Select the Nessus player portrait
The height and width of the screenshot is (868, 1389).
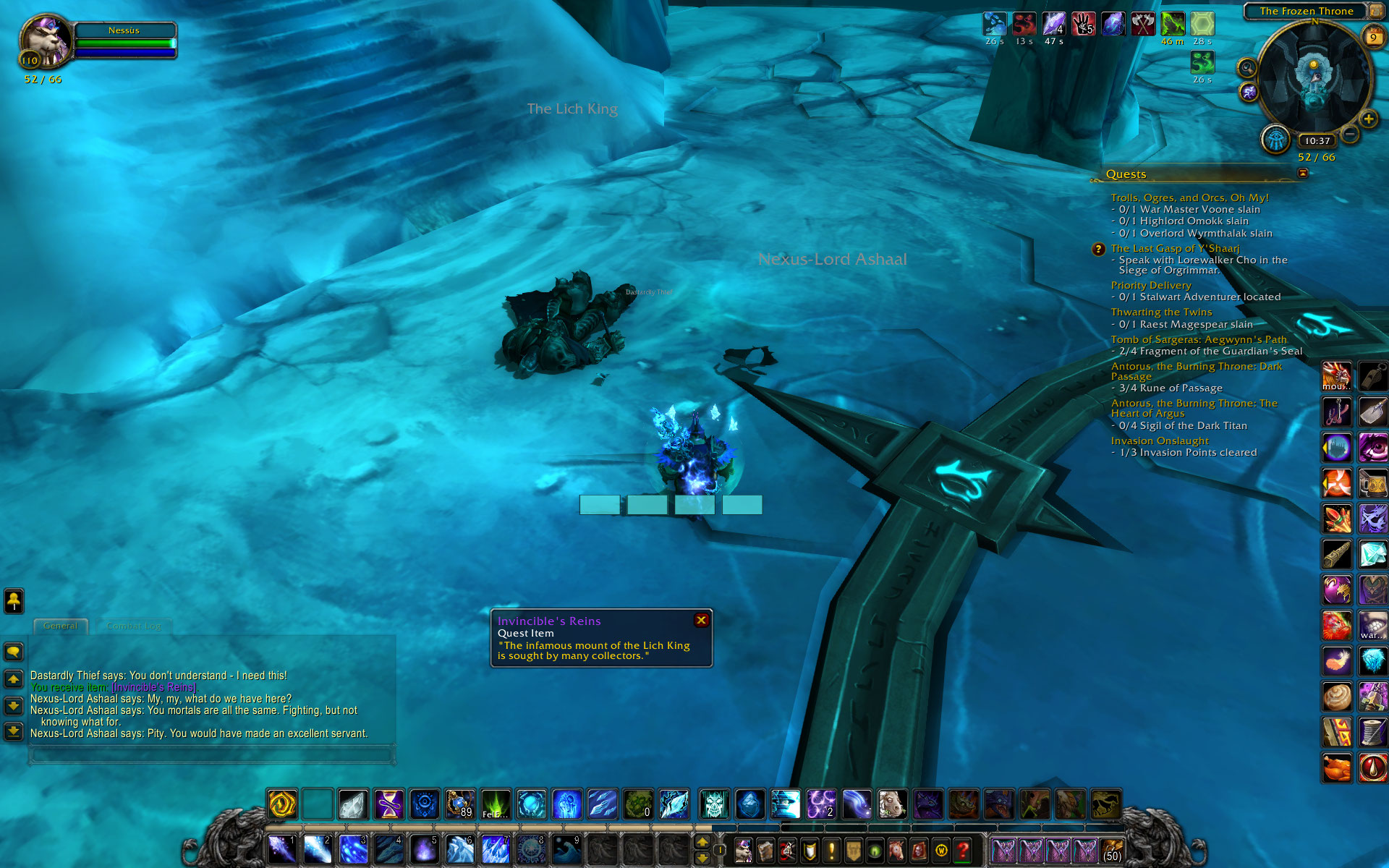click(46, 42)
